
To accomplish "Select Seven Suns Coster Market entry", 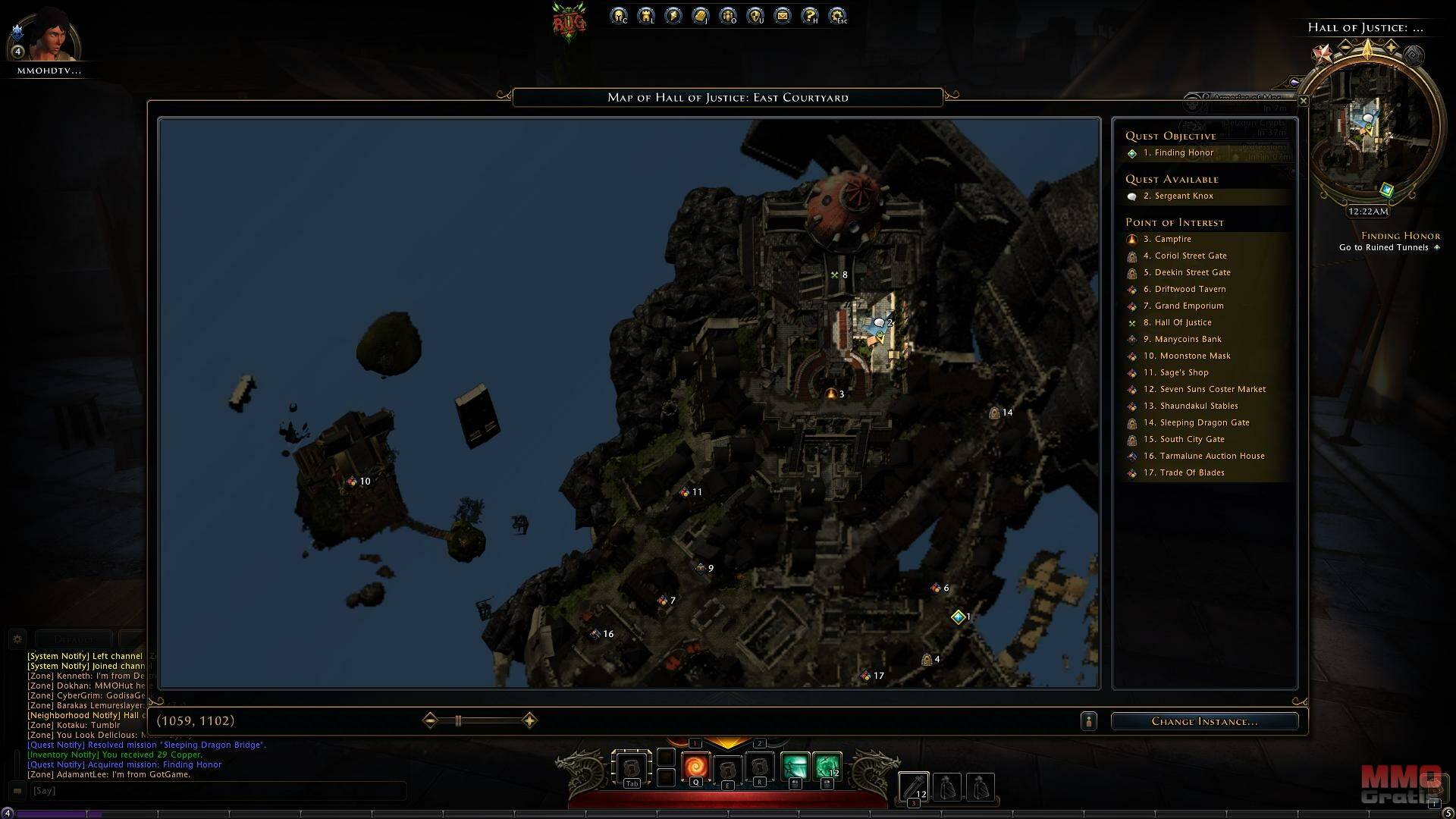I will click(1212, 390).
